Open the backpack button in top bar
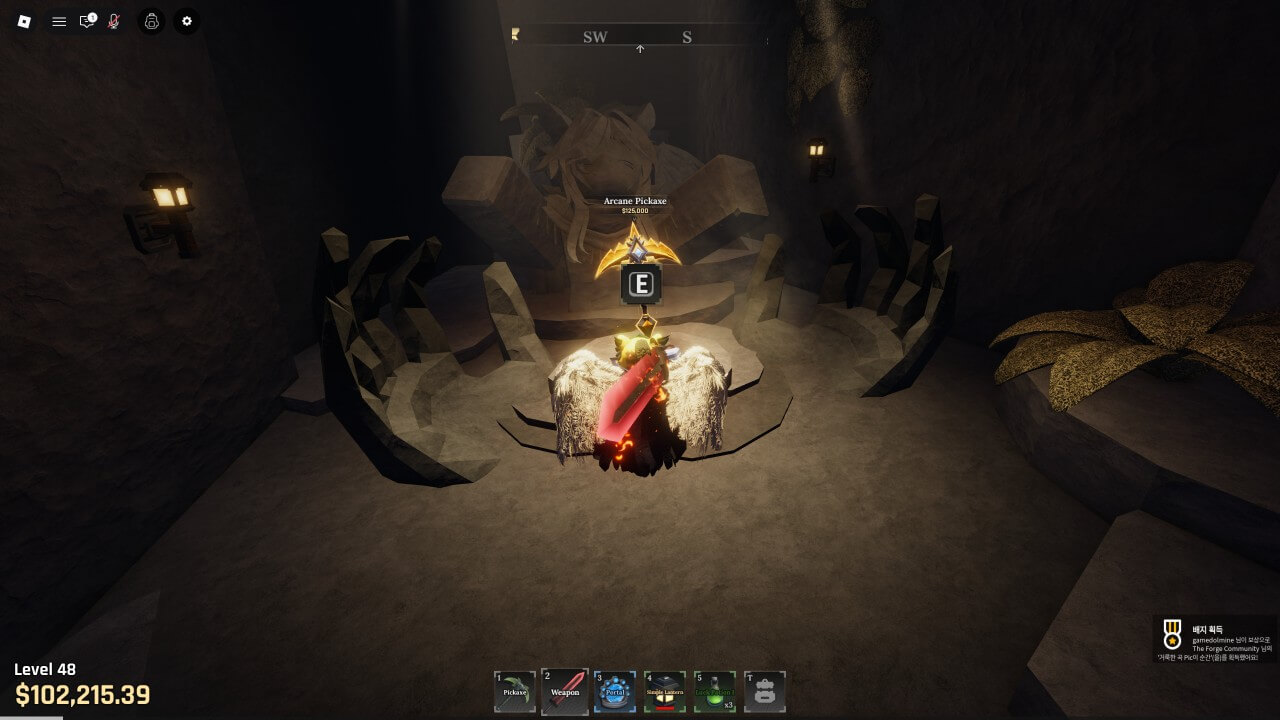Viewport: 1280px width, 720px height. 151,21
